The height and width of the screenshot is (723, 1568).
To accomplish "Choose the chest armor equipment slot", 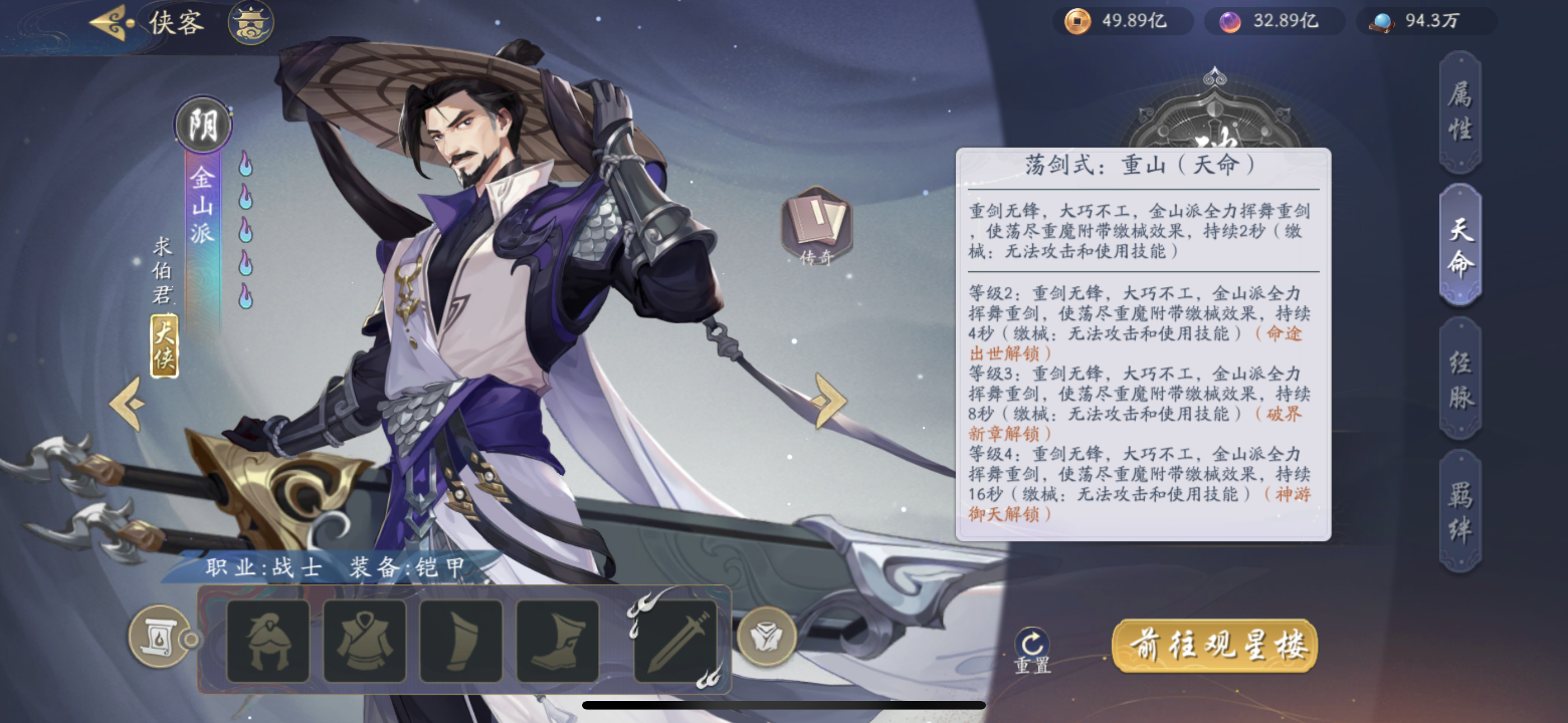I will [x=365, y=641].
